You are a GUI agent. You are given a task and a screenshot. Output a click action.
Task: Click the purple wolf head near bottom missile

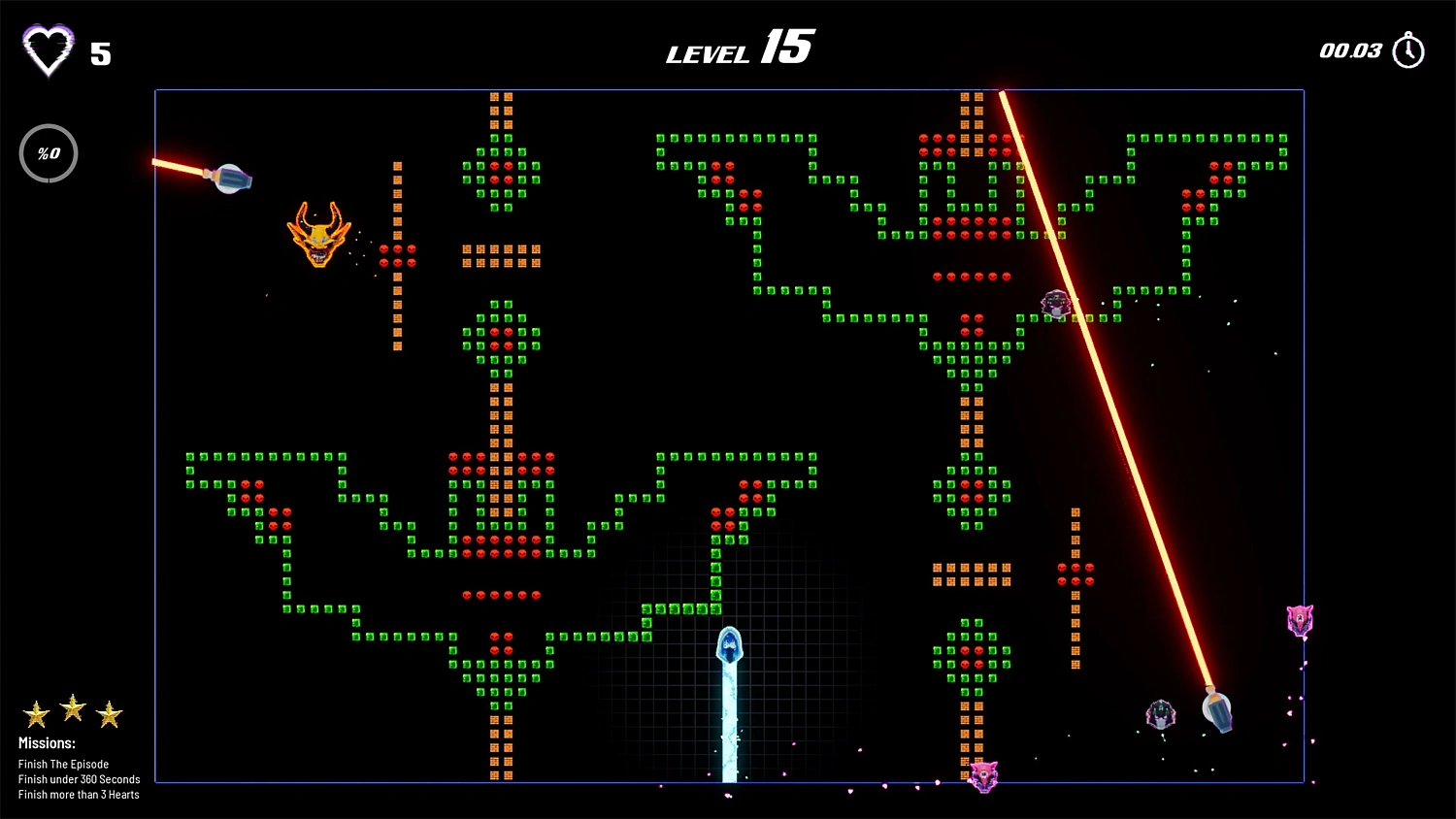pyautogui.click(x=1159, y=716)
